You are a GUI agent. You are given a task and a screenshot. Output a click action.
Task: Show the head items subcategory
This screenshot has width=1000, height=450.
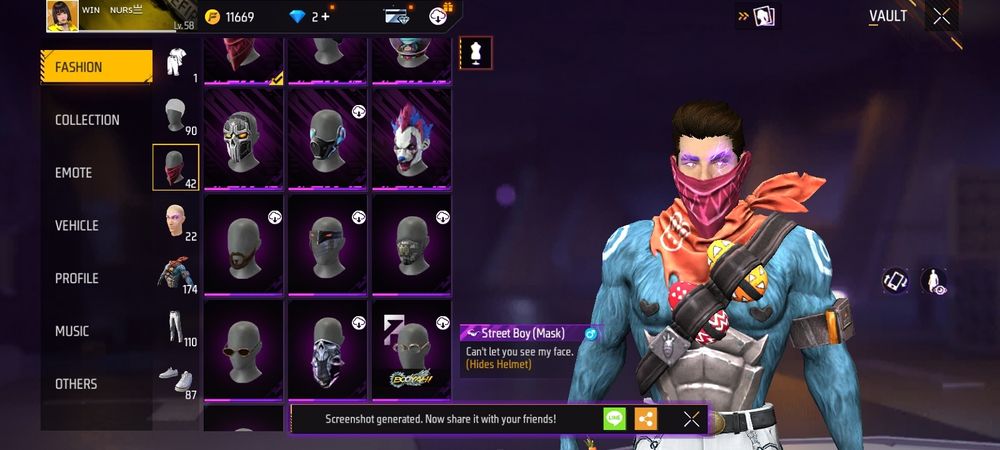(176, 114)
